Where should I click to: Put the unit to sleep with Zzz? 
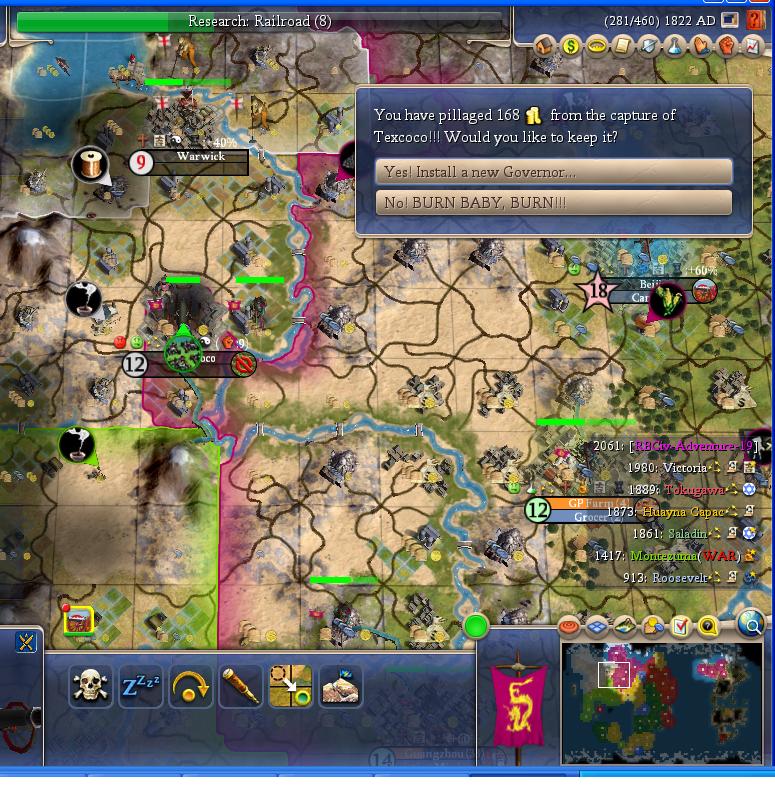pyautogui.click(x=140, y=686)
